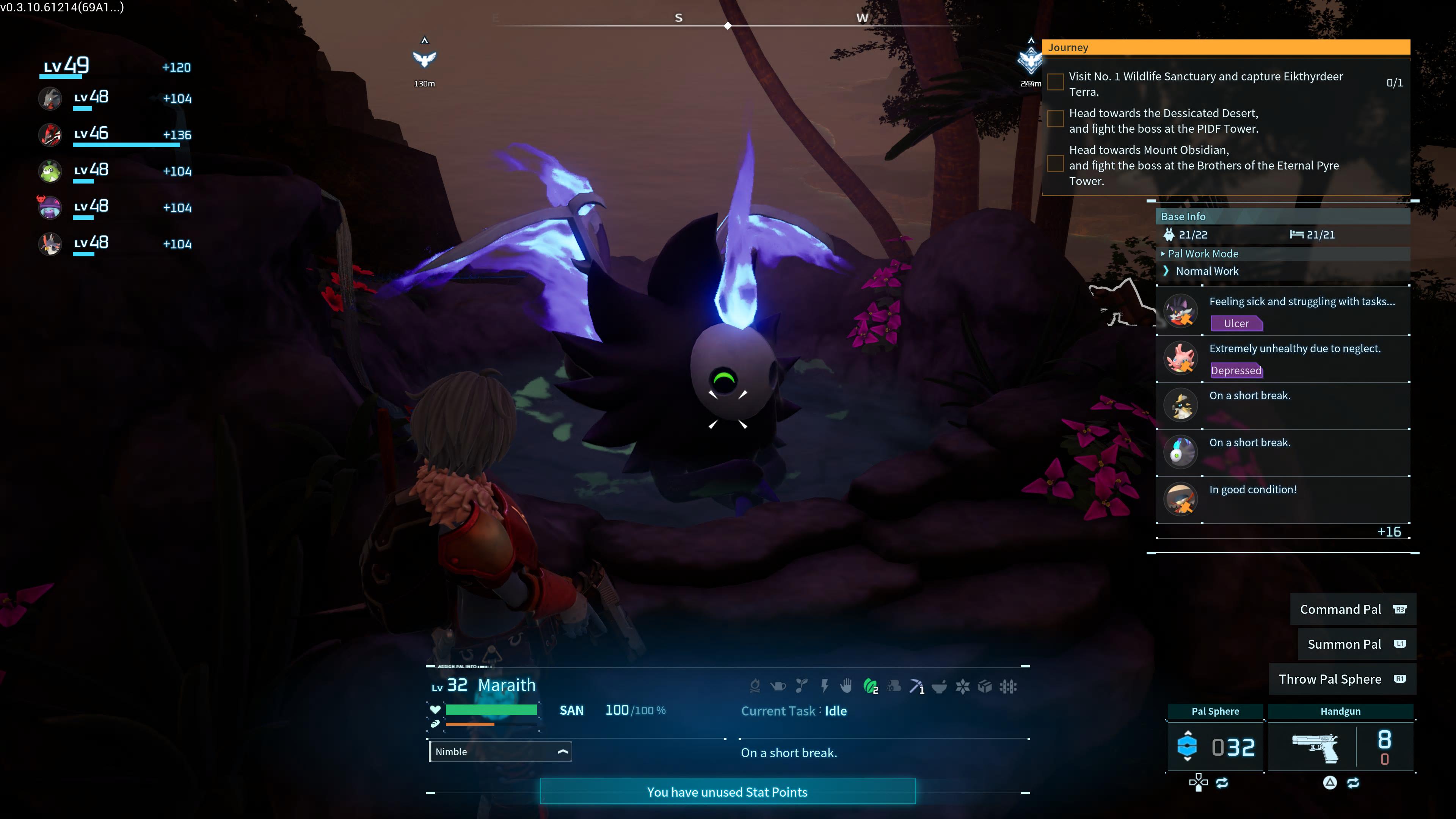Select the Mount Obsidian tower objective
1456x819 pixels.
1203,165
